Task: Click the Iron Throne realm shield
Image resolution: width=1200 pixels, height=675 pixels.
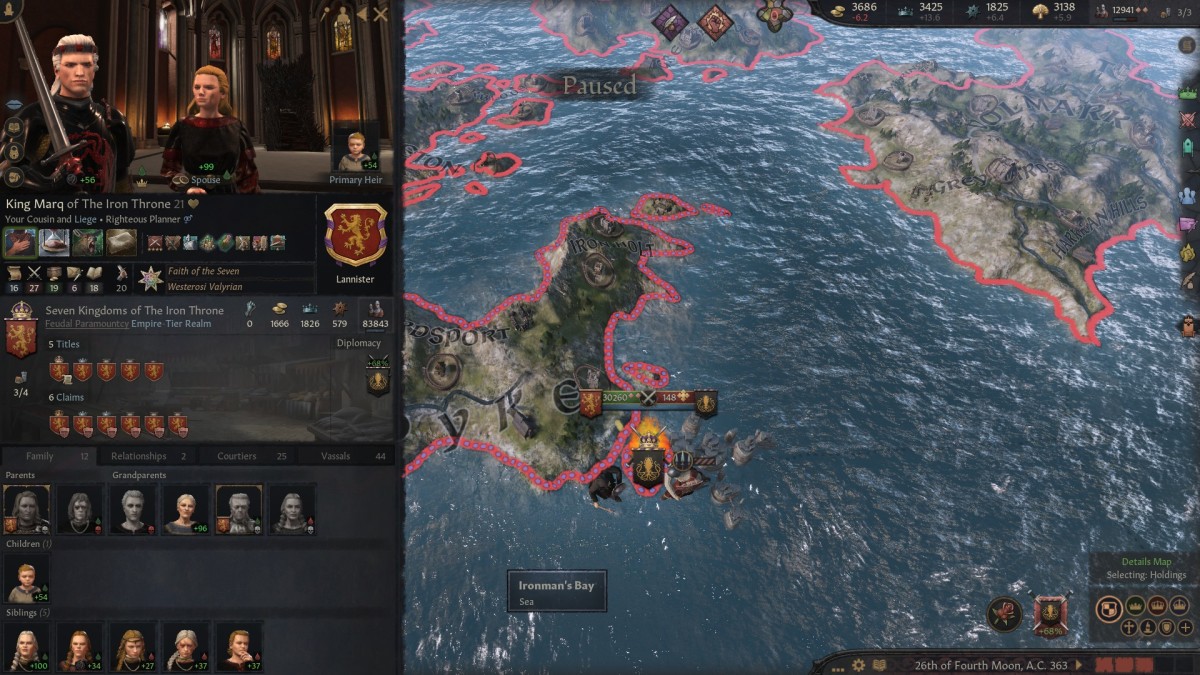Action: tap(21, 336)
